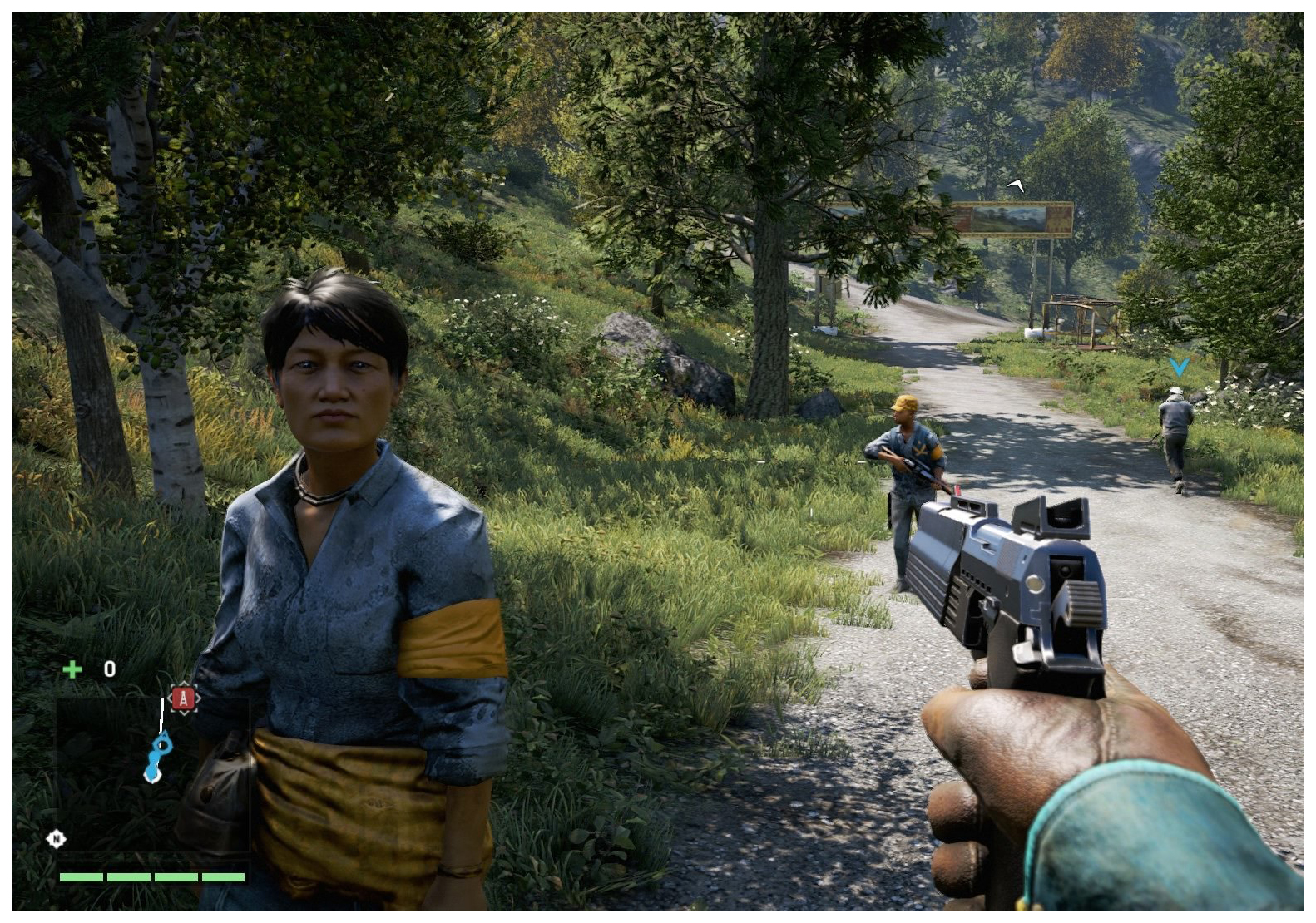Select the blue chevron marker above the ally
The width and height of the screenshot is (1316, 923).
point(1178,366)
